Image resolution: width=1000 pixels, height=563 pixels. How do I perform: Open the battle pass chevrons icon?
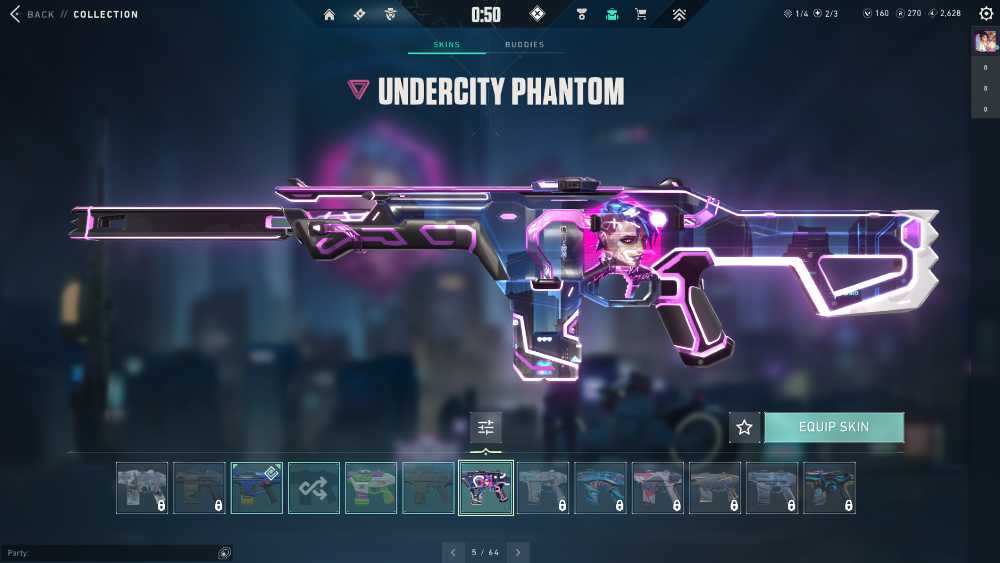tap(679, 15)
